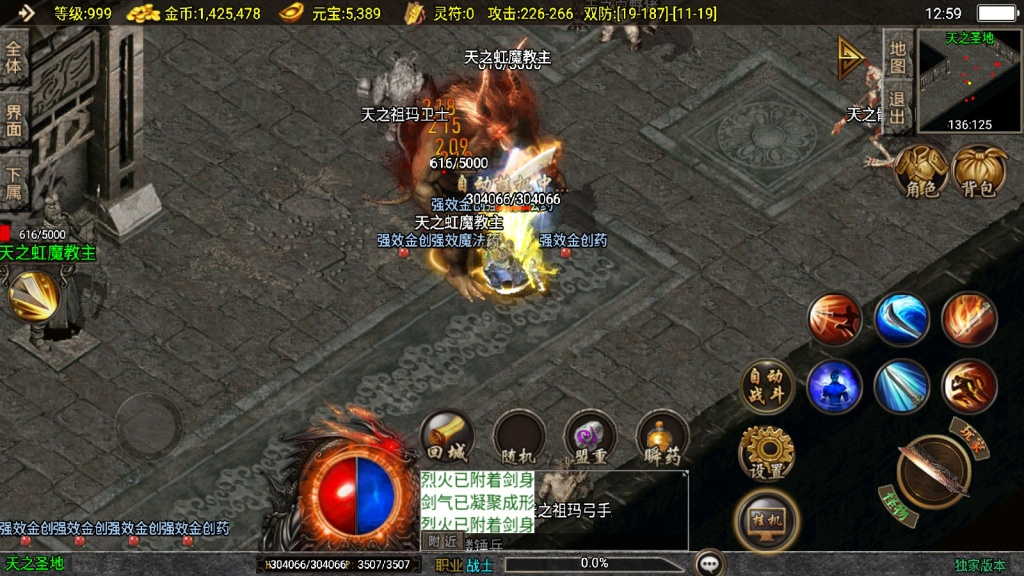Select the 怪物 monster target option

(896, 503)
